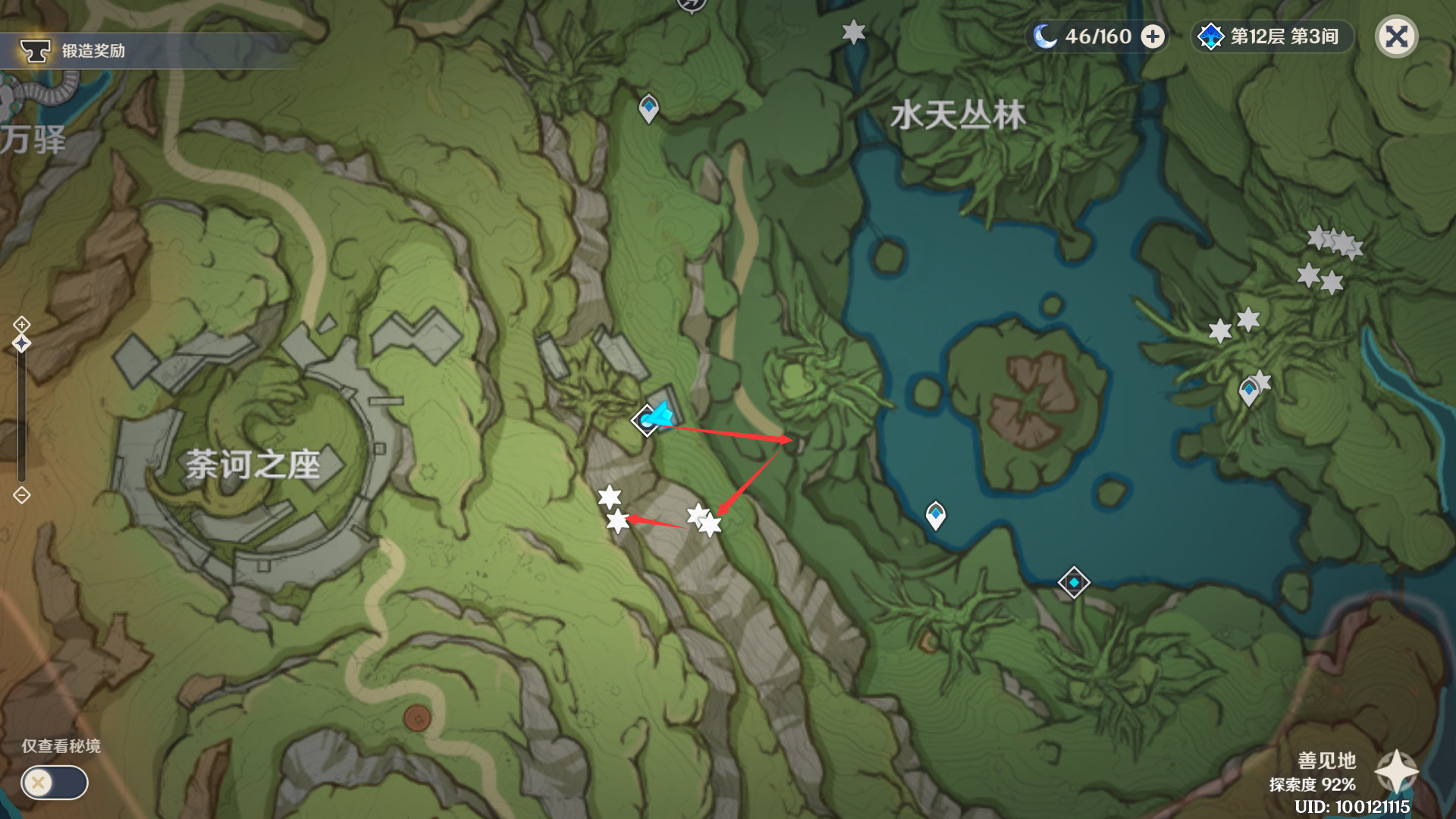The height and width of the screenshot is (819, 1456).
Task: Select the domain marker south of the lake
Action: click(1074, 582)
